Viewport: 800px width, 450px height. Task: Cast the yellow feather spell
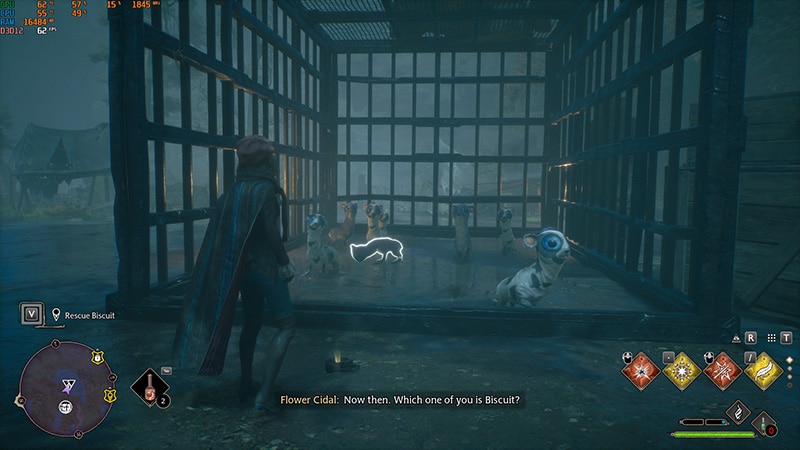click(x=763, y=371)
